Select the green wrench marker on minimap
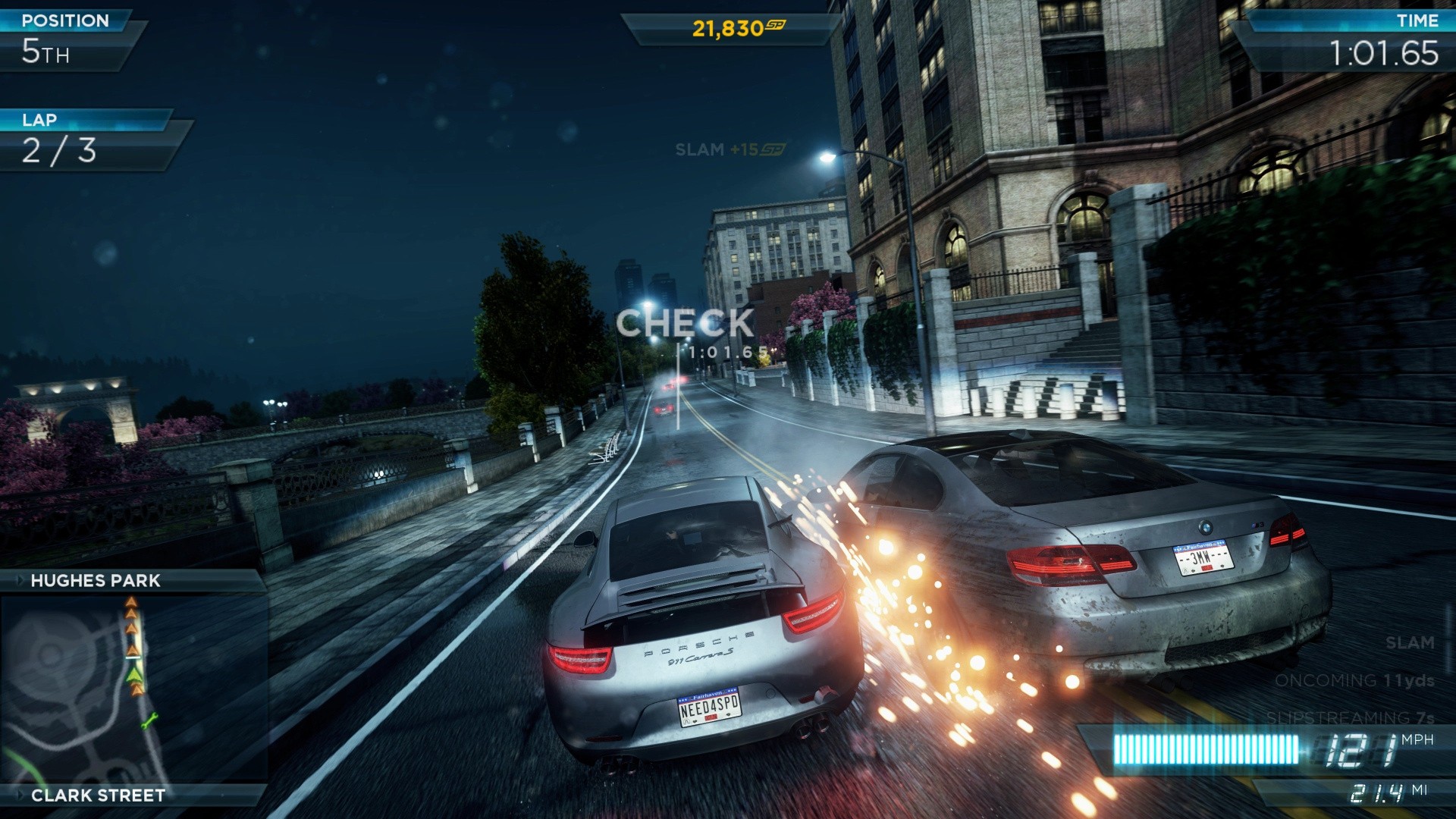 (x=149, y=720)
